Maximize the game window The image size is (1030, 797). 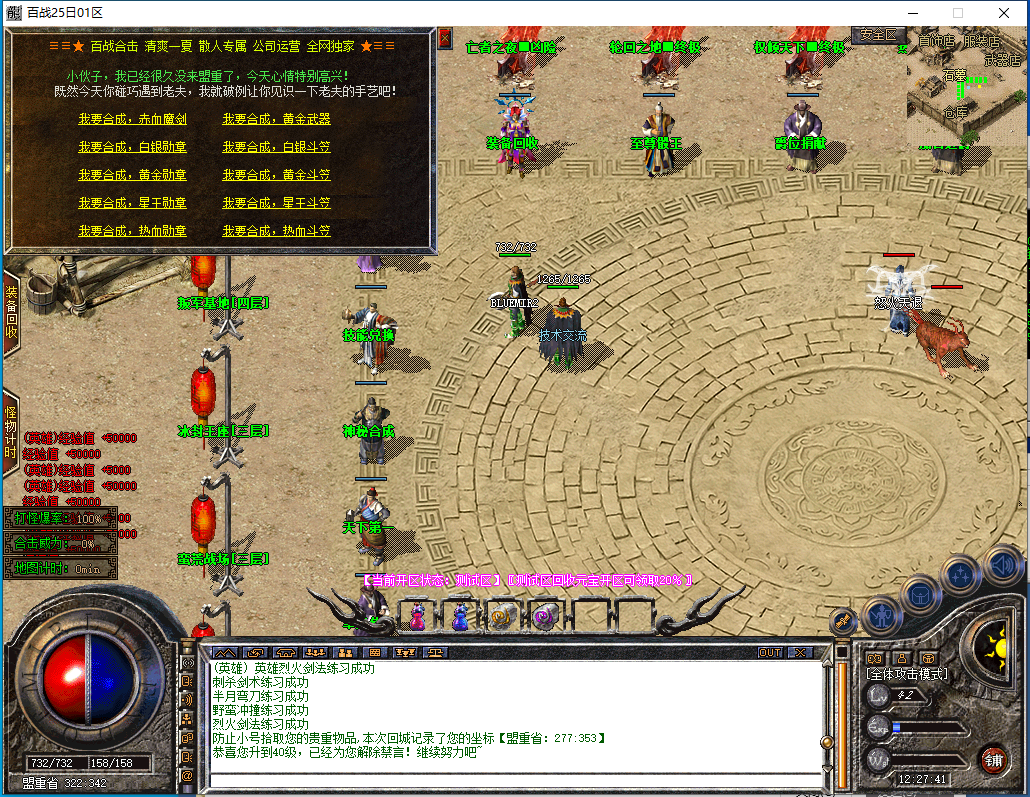click(x=957, y=13)
